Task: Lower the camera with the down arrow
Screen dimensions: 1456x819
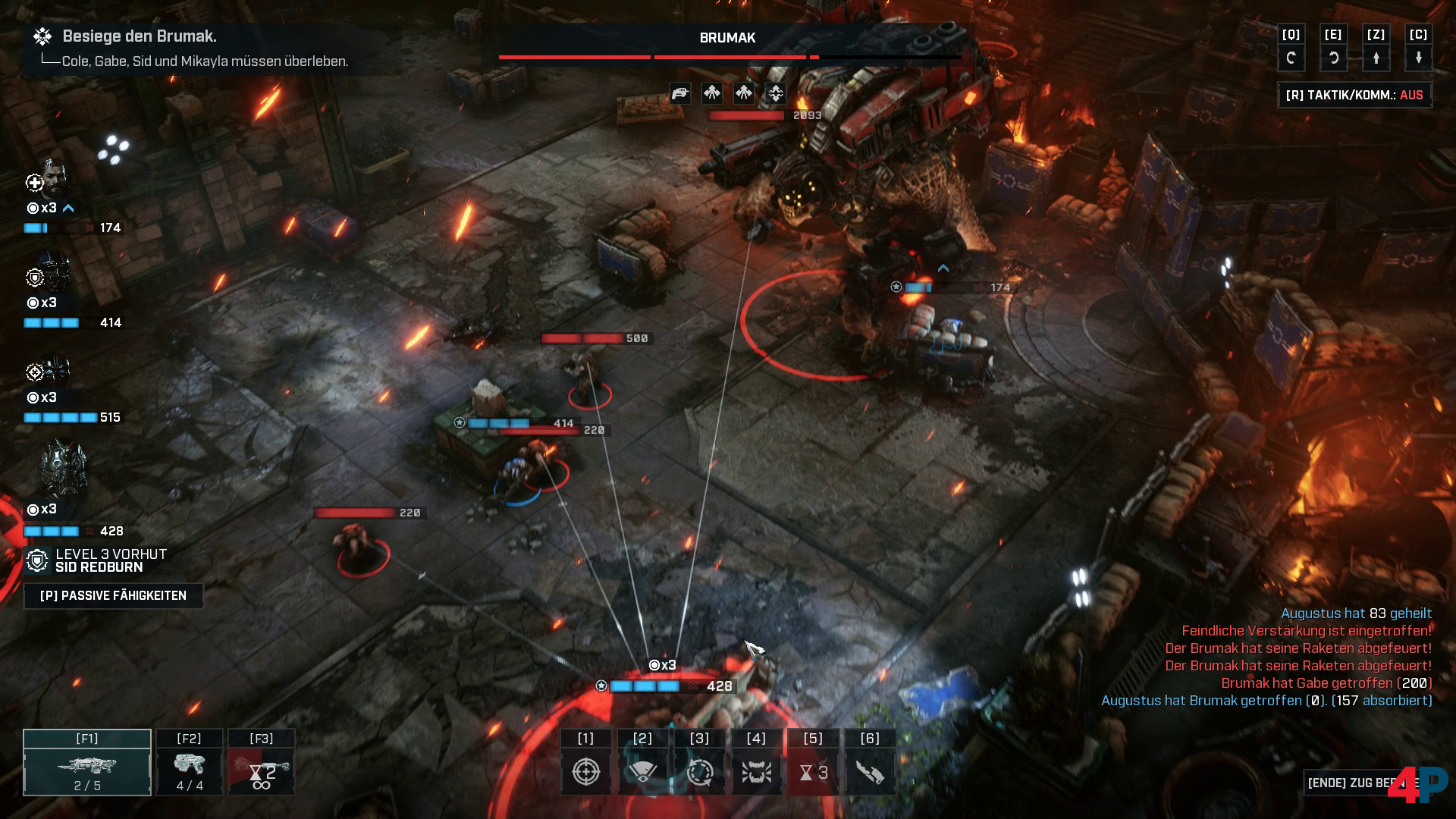Action: pyautogui.click(x=1418, y=58)
